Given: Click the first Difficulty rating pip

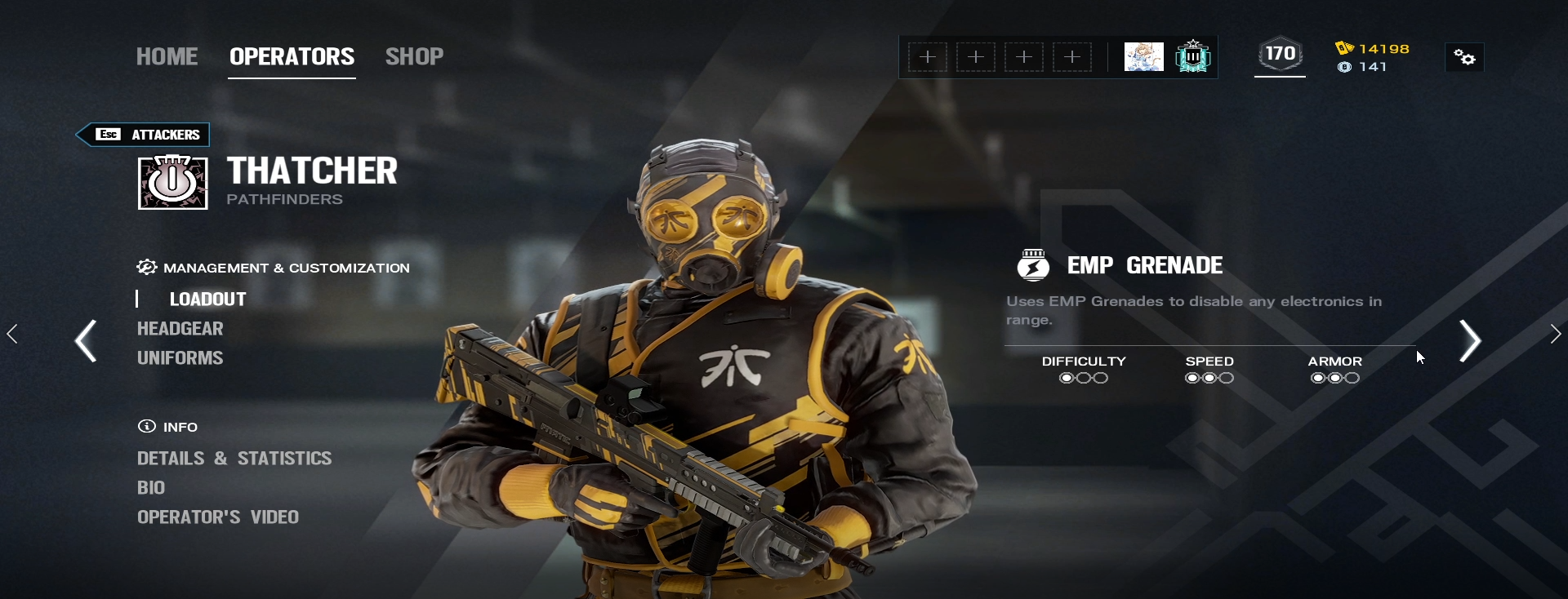Looking at the screenshot, I should pyautogui.click(x=1065, y=377).
